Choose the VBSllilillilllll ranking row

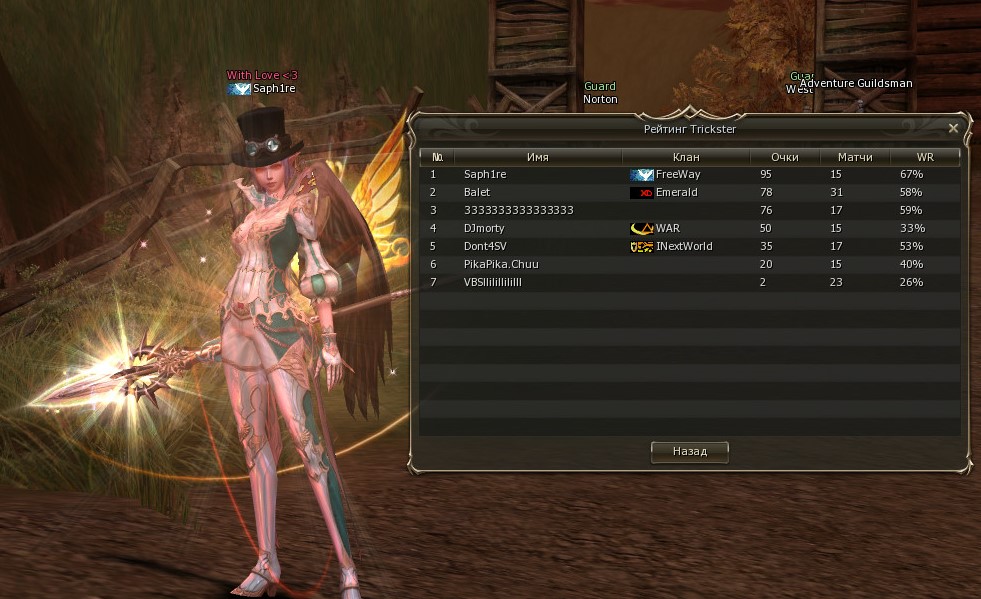[690, 282]
